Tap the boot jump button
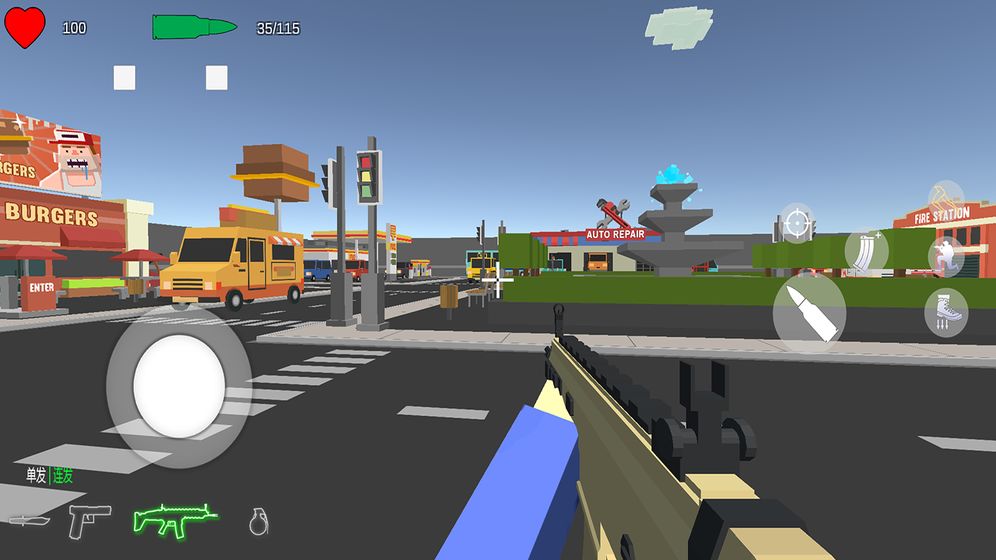The image size is (996, 560). 945,312
